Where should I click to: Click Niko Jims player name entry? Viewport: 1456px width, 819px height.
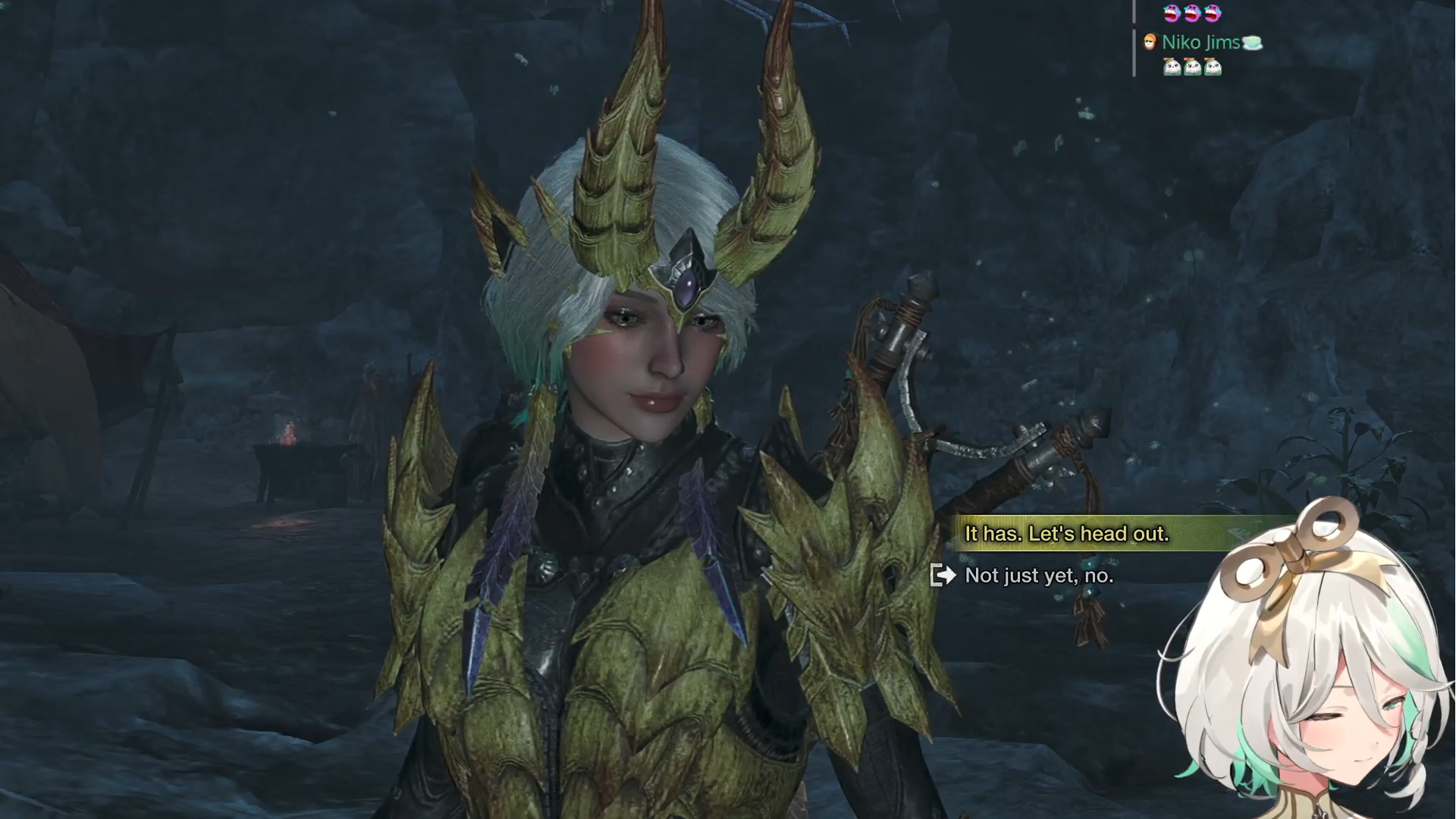point(1200,42)
